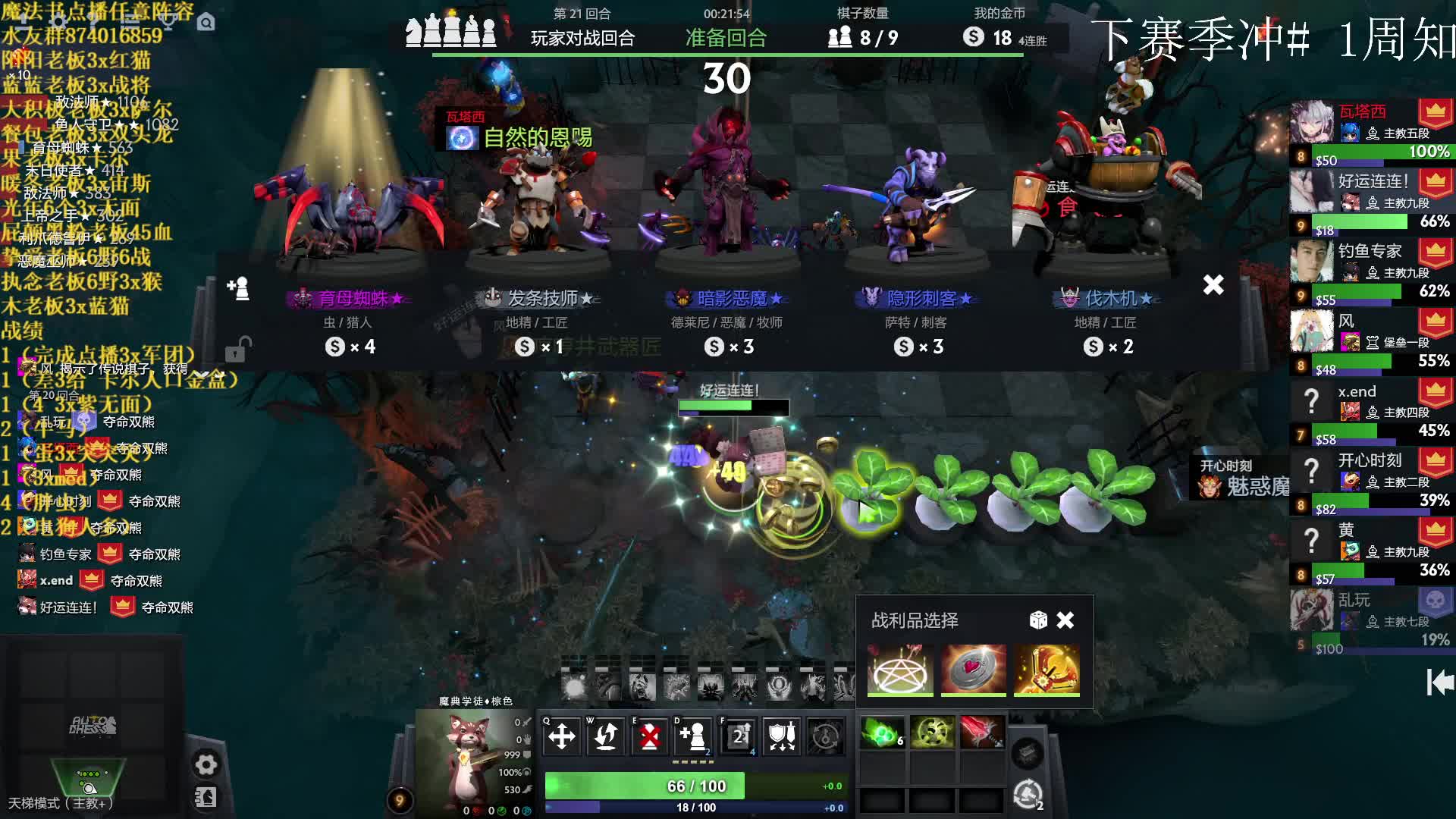Screen dimensions: 1456x819
Task: Pick the heart coin loot reward
Action: click(x=974, y=669)
